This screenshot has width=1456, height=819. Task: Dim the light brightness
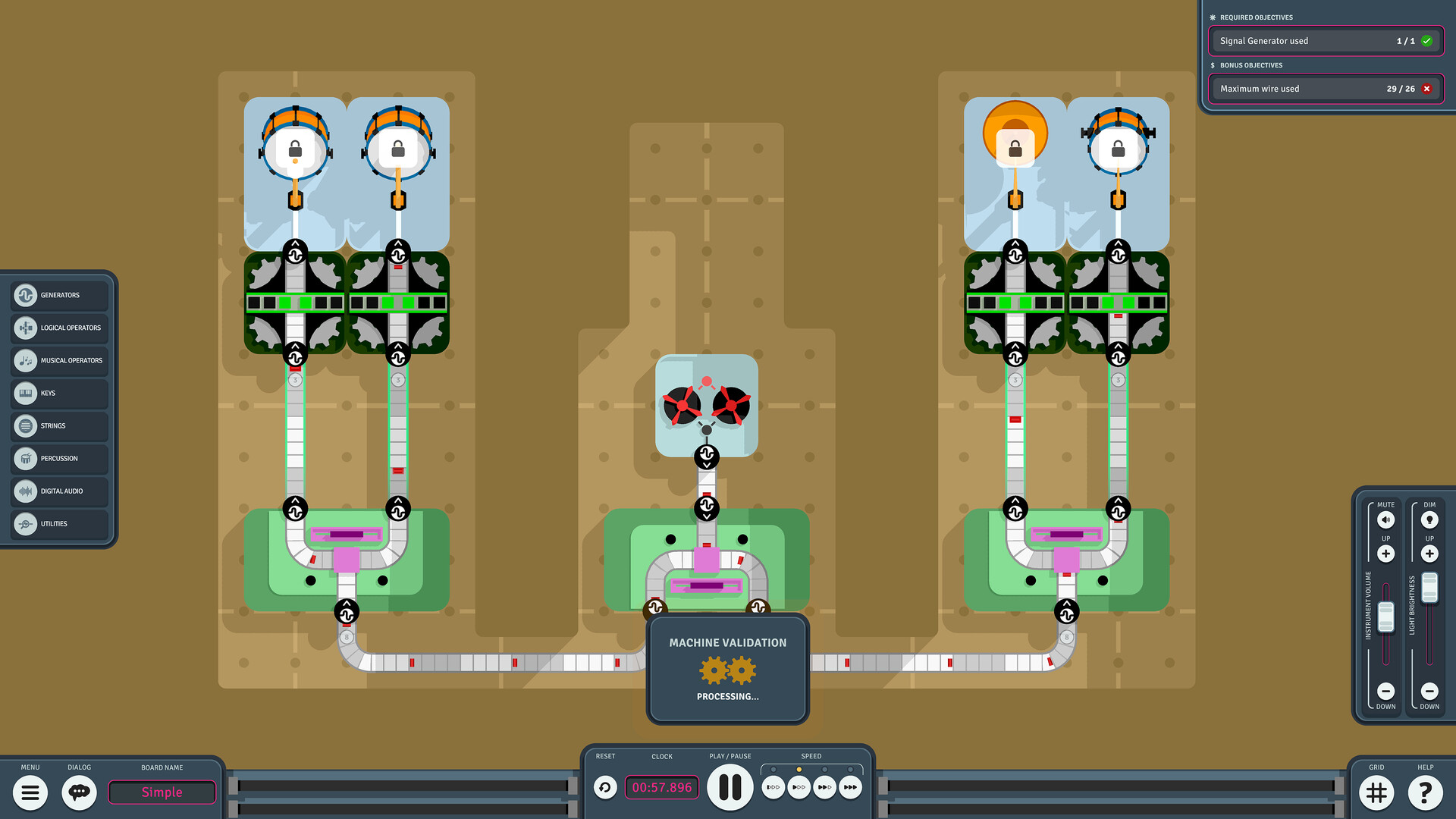(1429, 519)
